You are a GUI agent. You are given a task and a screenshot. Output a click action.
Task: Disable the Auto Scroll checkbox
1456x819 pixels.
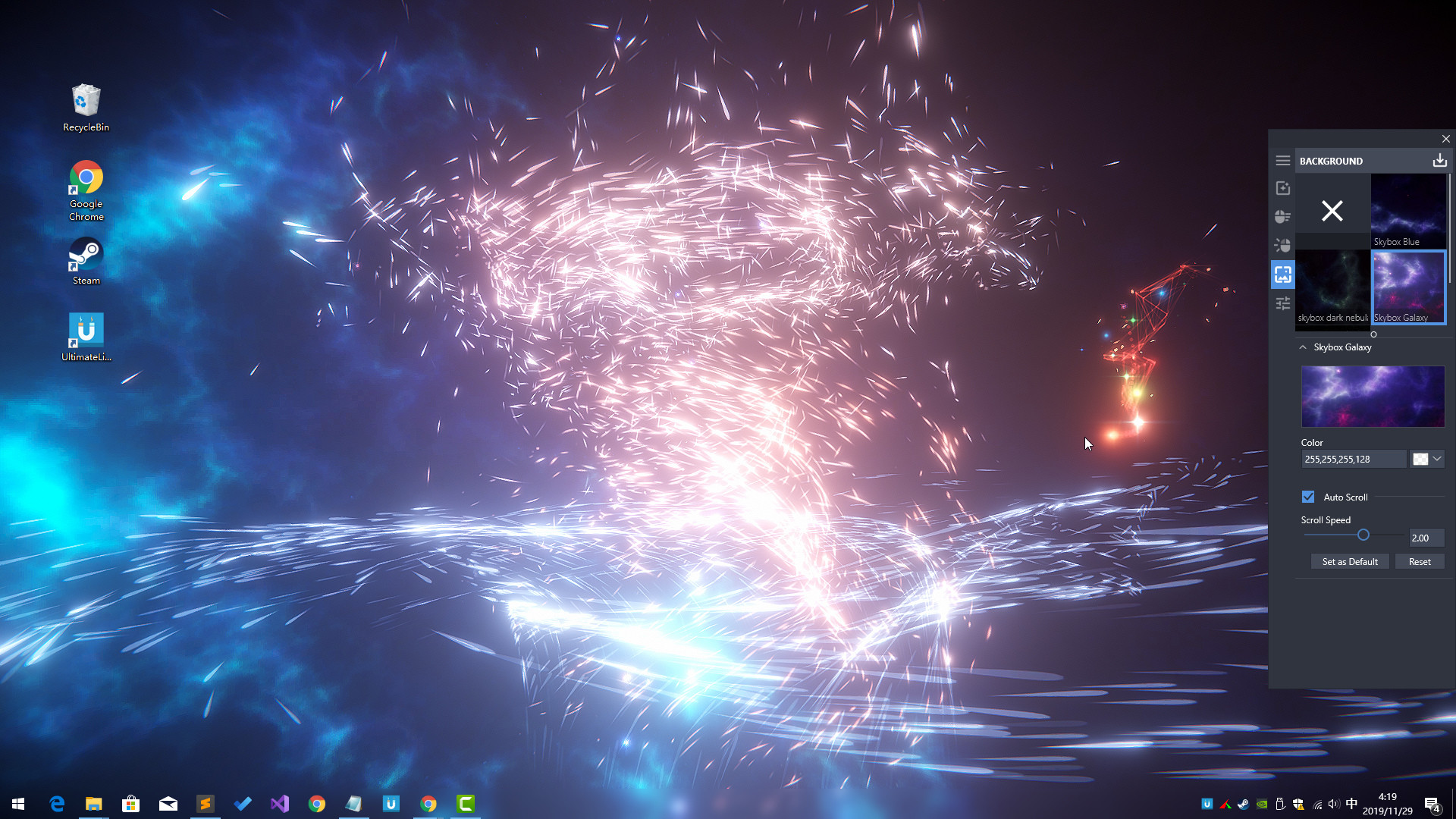1307,497
